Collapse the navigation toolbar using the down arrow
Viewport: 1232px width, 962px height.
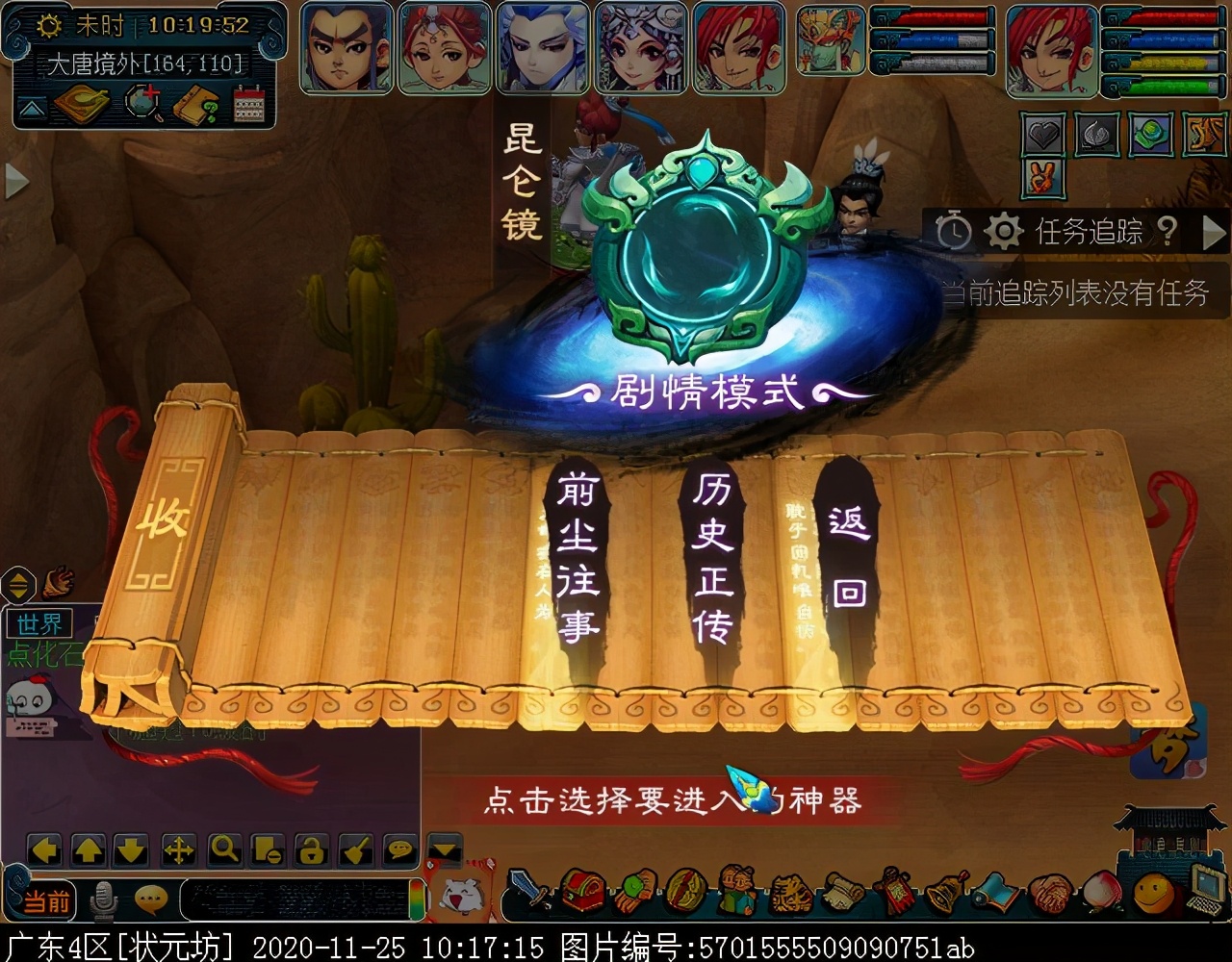444,850
